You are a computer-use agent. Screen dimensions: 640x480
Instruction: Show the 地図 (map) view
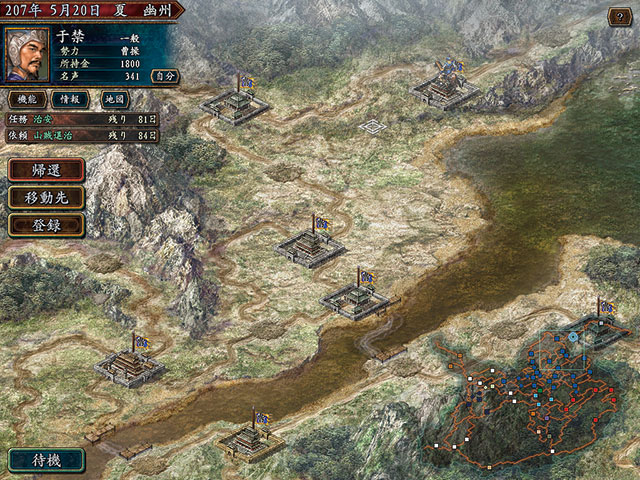(113, 100)
